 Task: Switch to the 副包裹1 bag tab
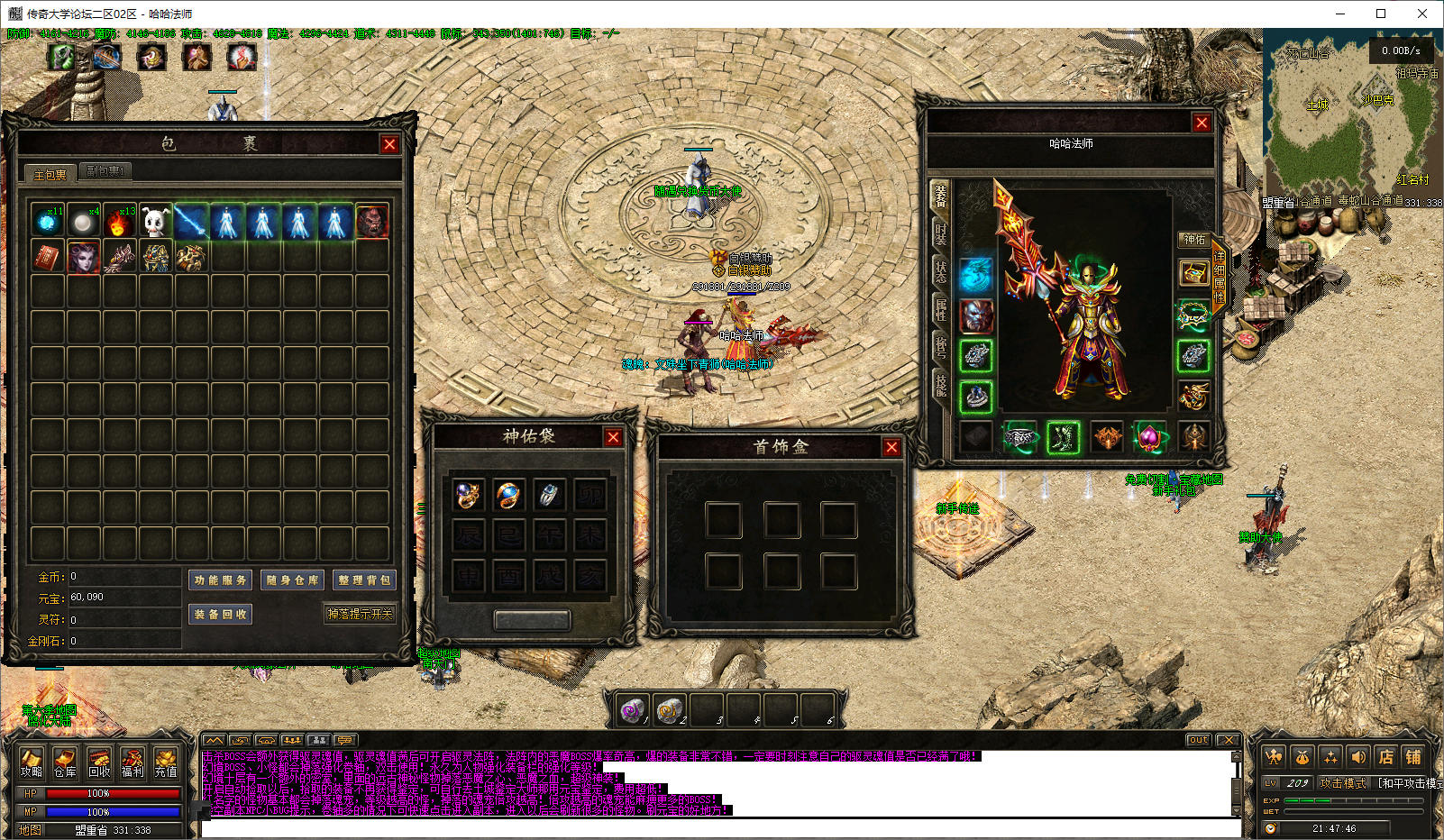(105, 171)
